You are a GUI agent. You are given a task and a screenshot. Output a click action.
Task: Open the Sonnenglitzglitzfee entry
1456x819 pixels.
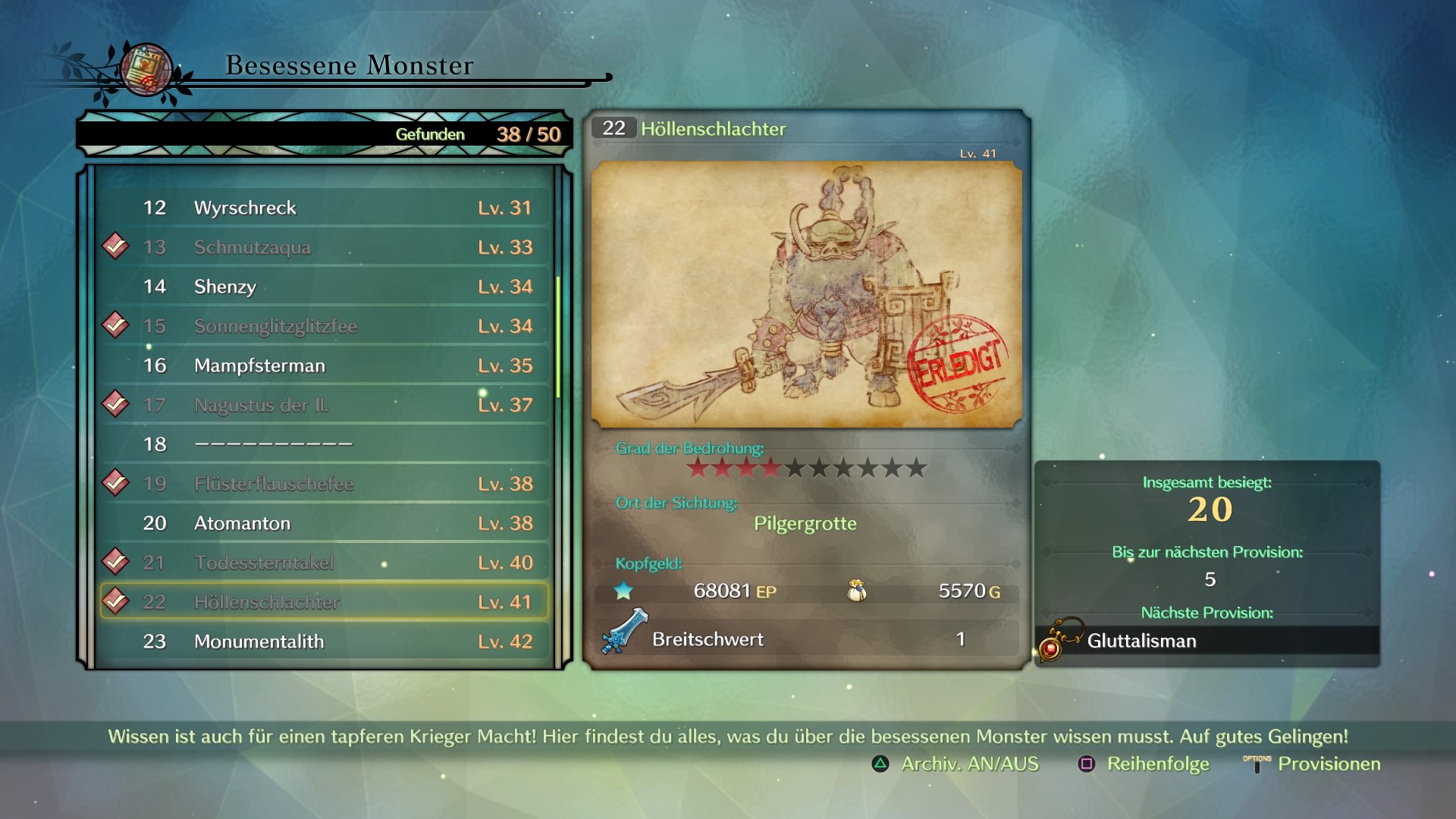pyautogui.click(x=325, y=326)
